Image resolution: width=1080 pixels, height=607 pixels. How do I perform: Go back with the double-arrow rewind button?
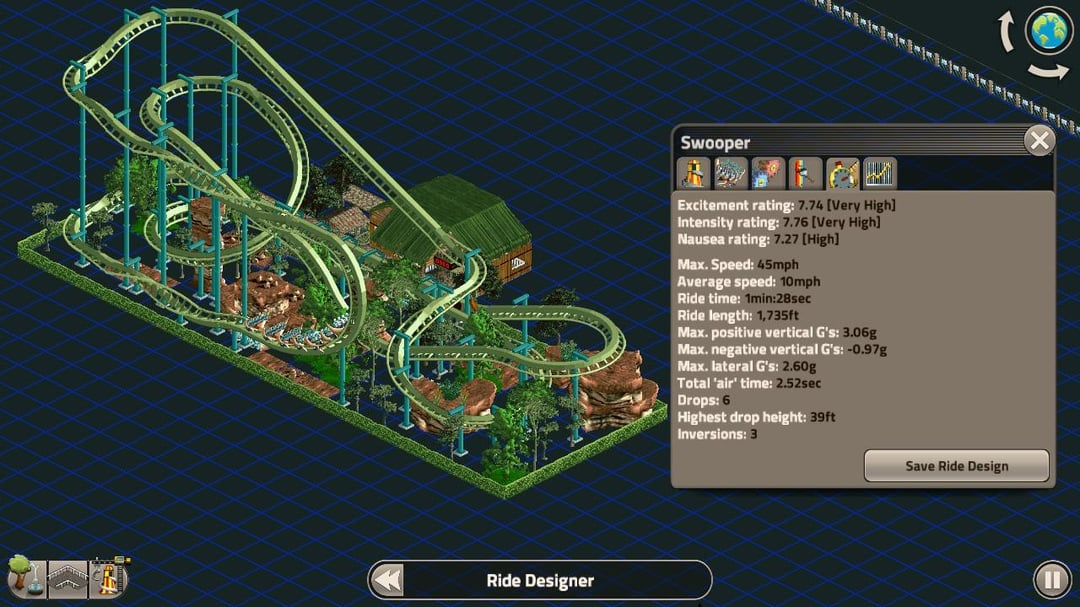(x=386, y=580)
